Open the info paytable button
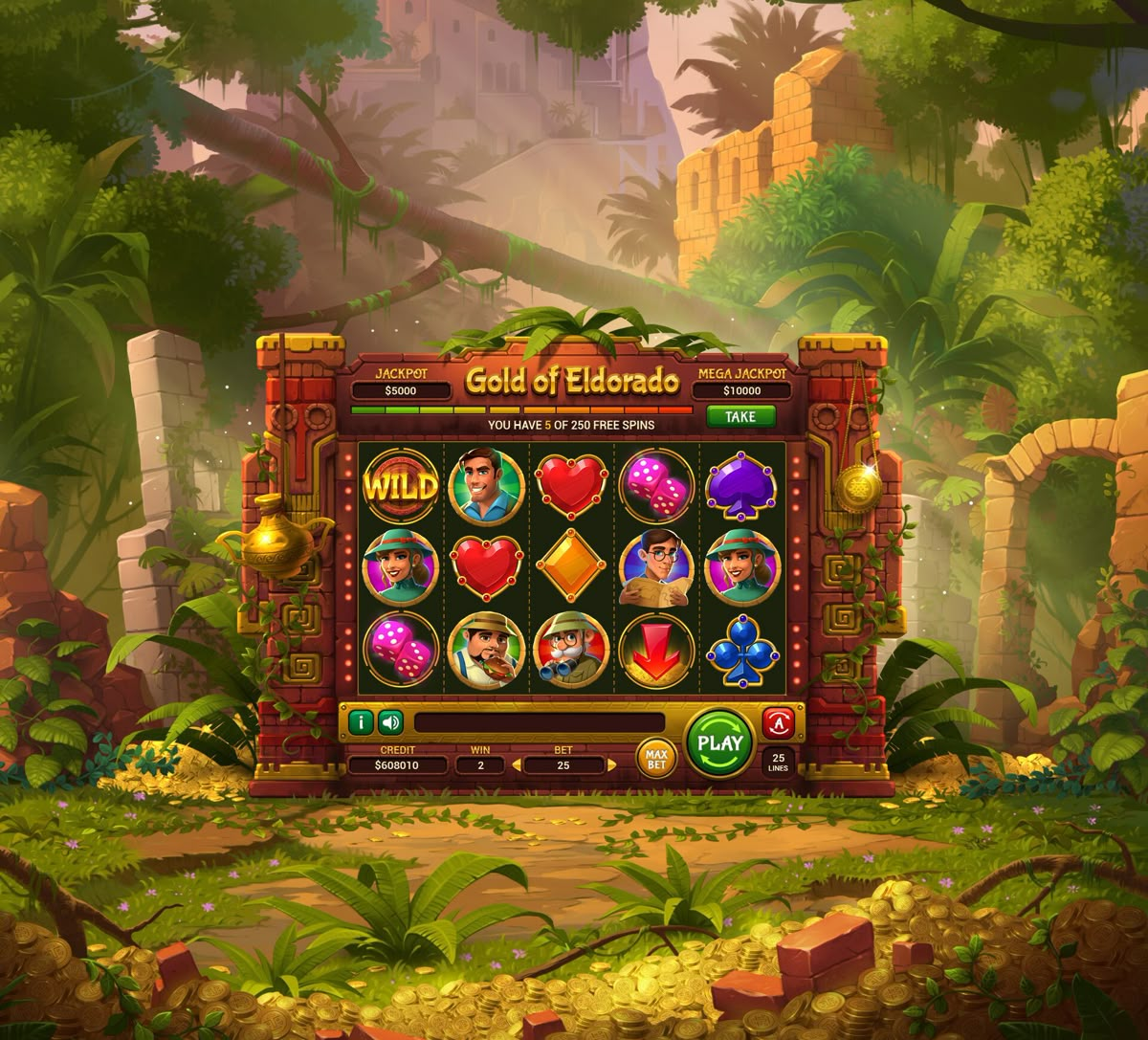Screen dimensions: 1148x1040 tap(361, 722)
